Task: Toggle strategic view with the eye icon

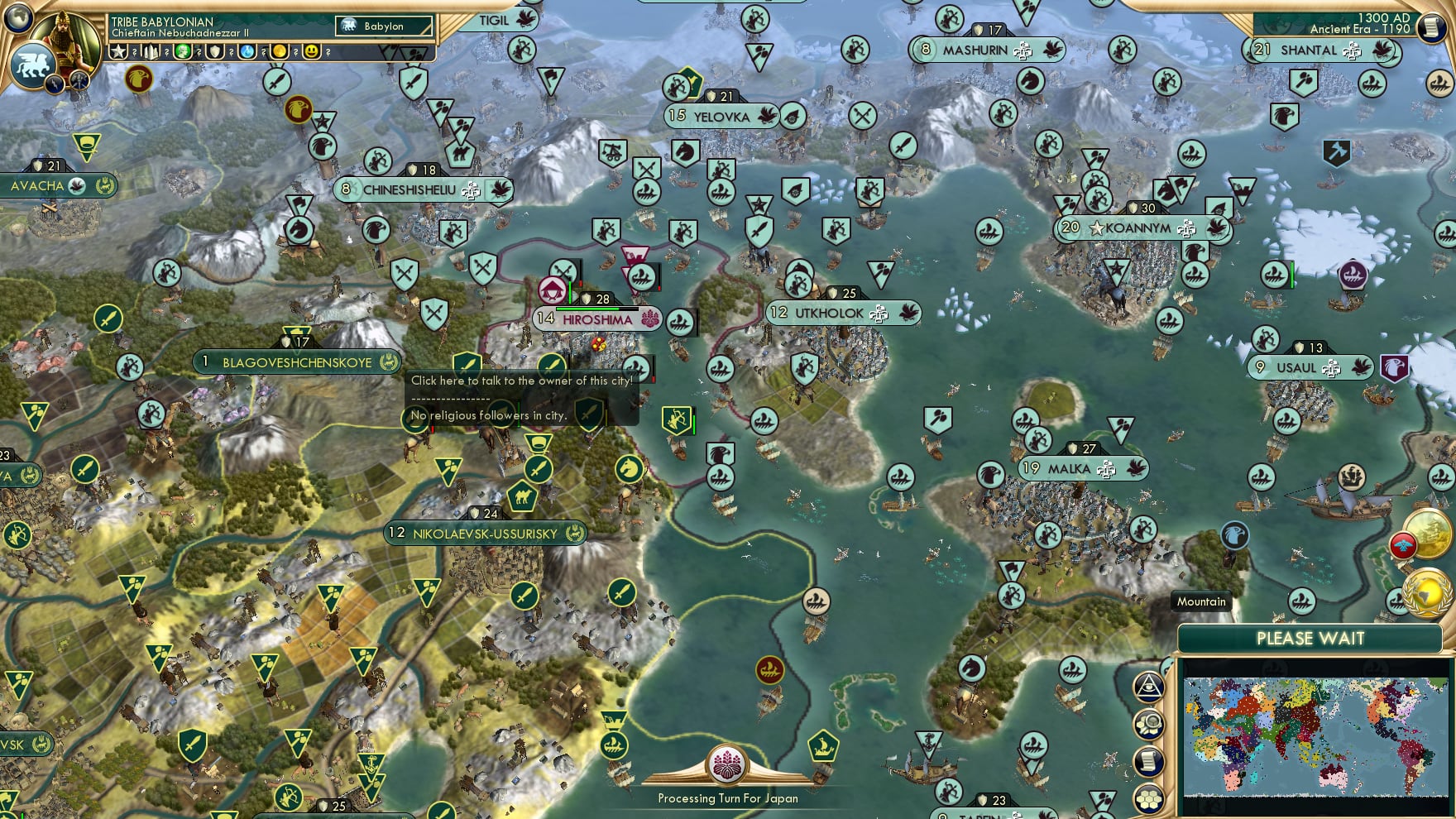Action: pyautogui.click(x=1149, y=687)
